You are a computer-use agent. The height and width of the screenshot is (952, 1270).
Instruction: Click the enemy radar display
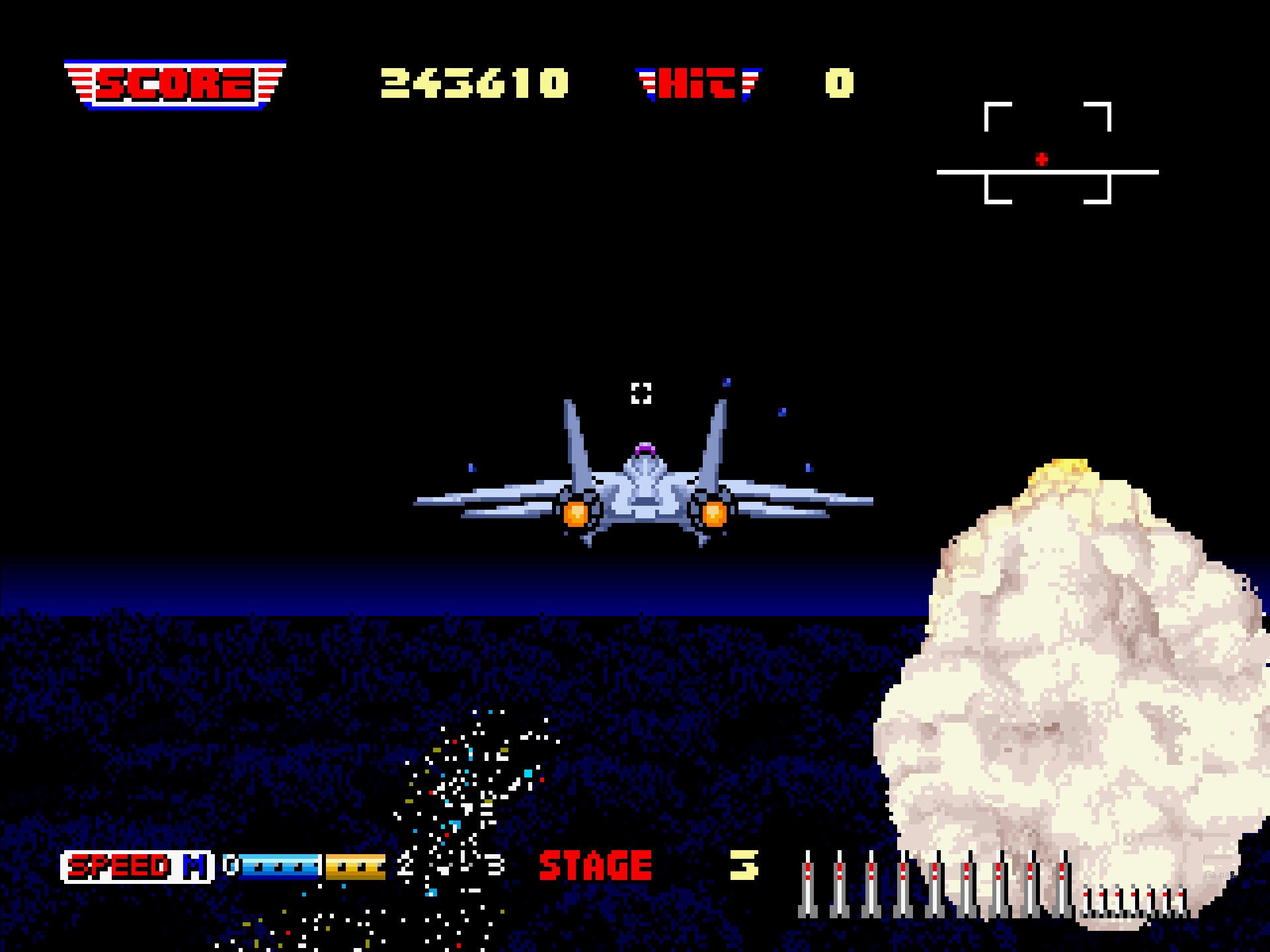[x=1047, y=154]
